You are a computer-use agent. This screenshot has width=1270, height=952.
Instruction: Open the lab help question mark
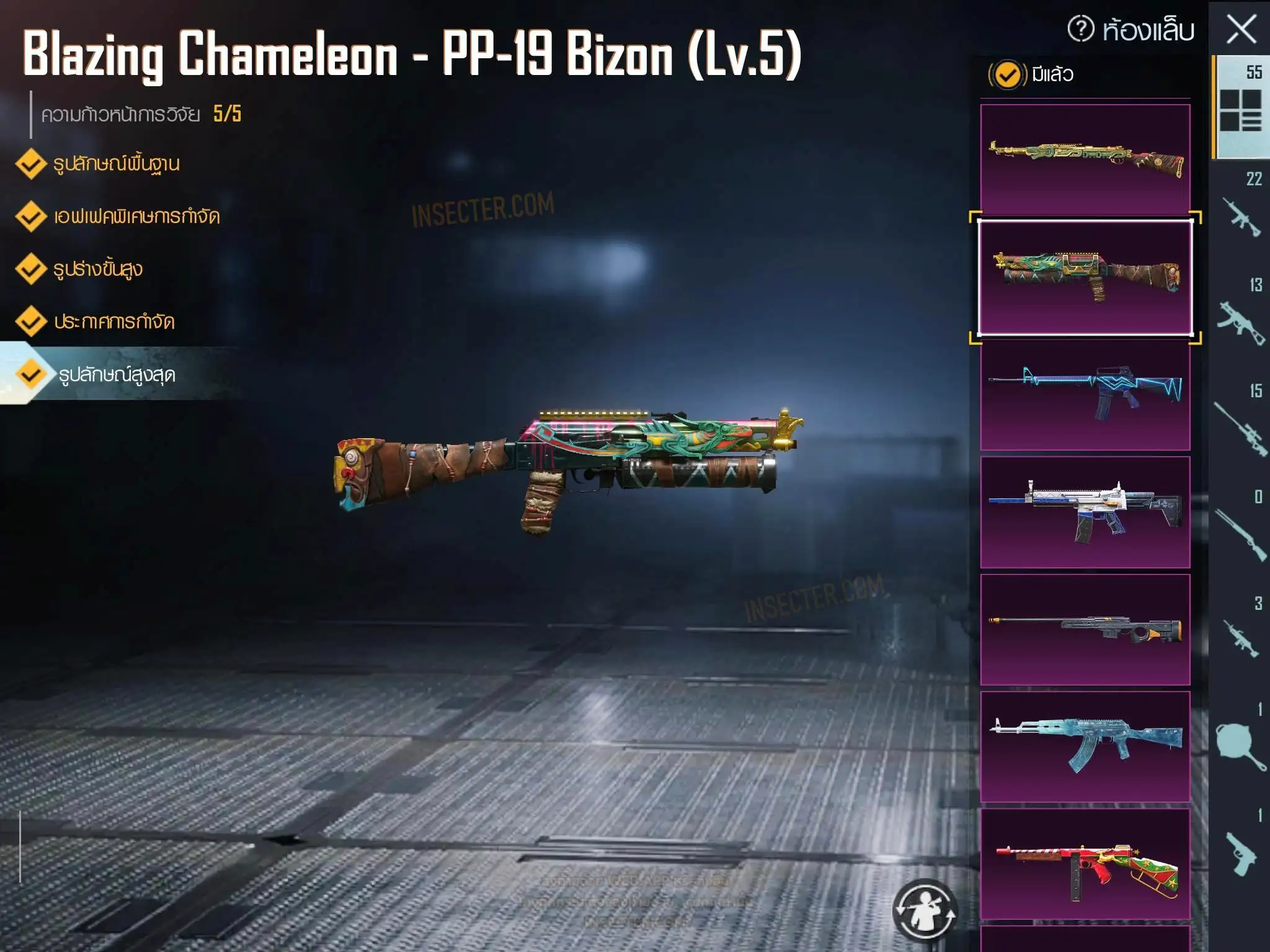coord(1081,29)
